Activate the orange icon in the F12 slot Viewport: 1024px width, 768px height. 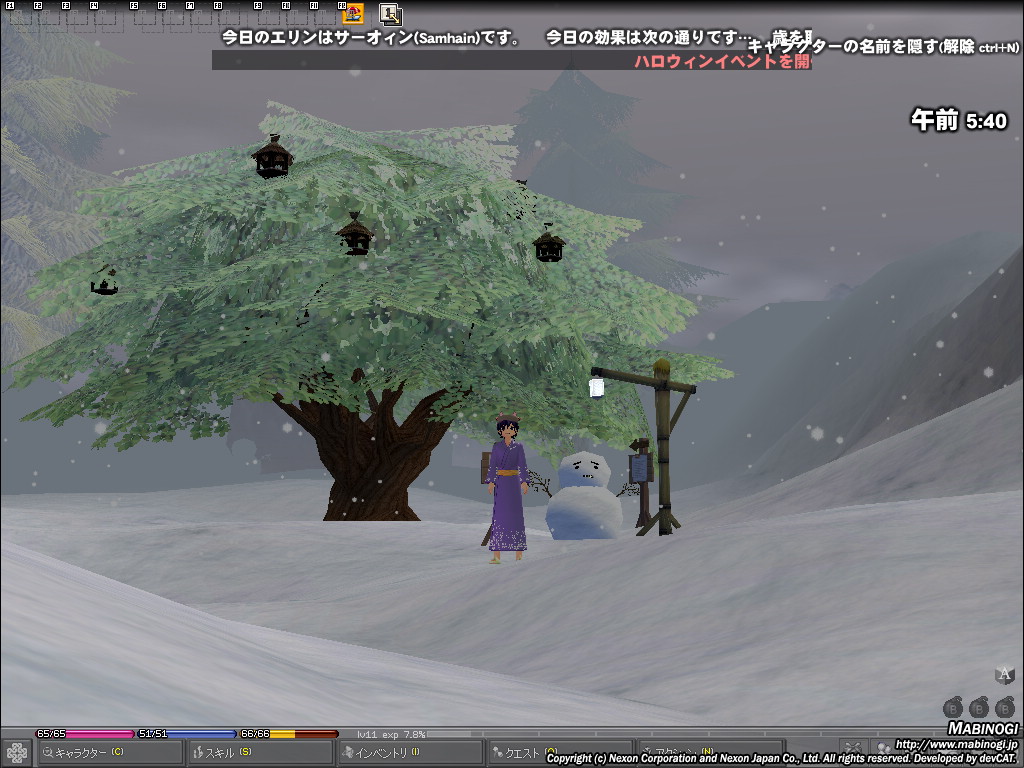(352, 15)
